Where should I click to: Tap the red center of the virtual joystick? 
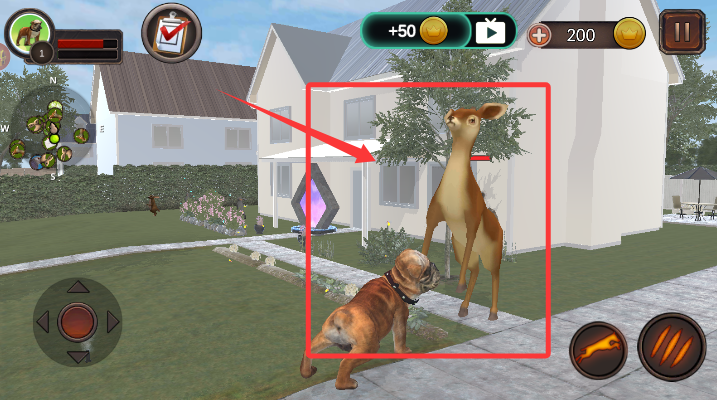(x=77, y=322)
